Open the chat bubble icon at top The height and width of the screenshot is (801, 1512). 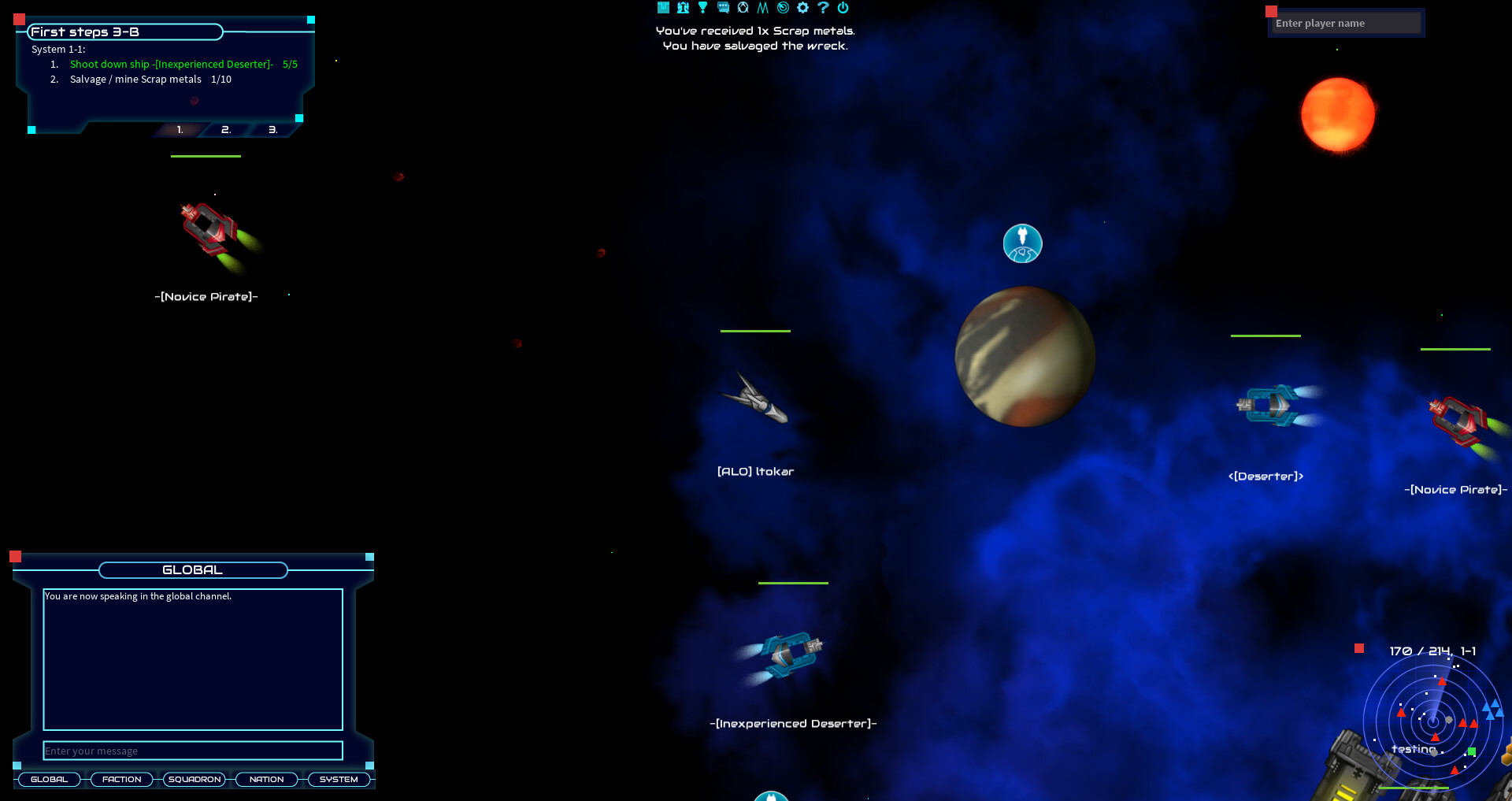(721, 7)
